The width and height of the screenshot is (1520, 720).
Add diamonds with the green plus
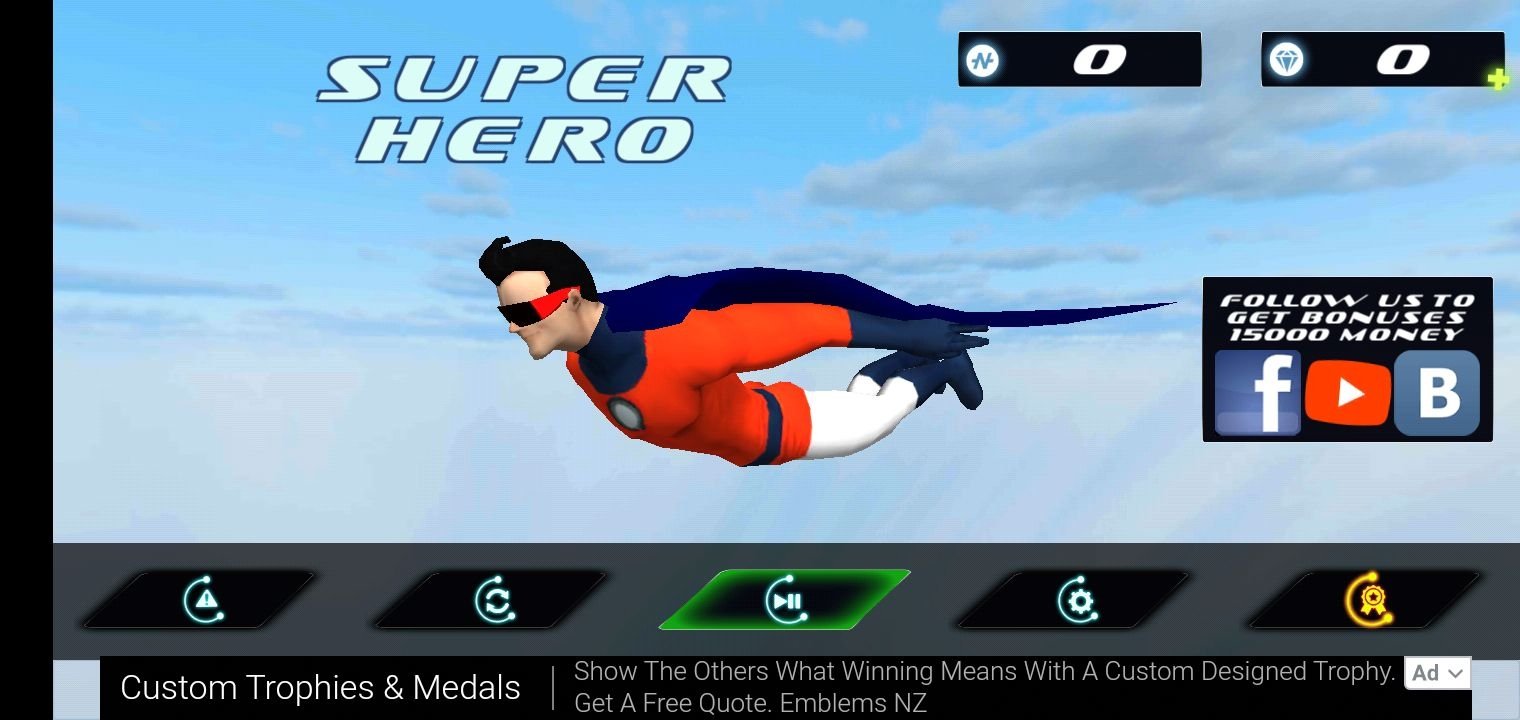tap(1497, 79)
